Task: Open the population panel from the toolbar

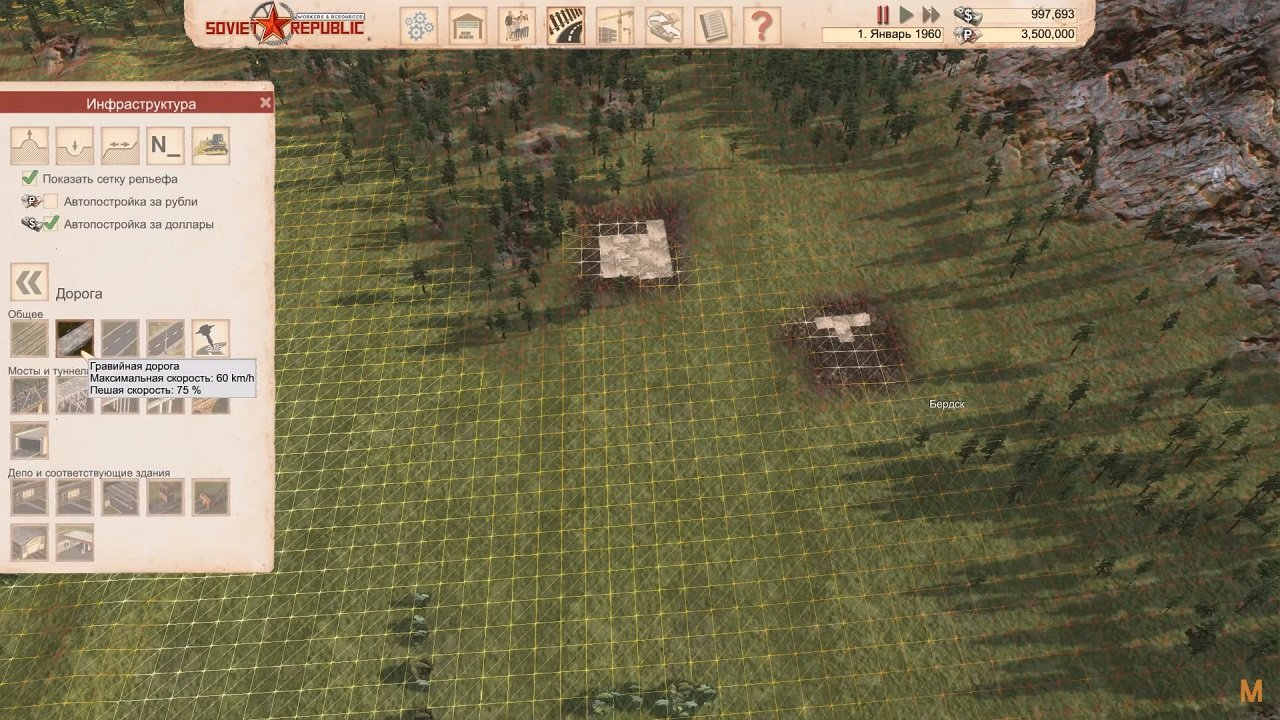Action: [x=515, y=24]
